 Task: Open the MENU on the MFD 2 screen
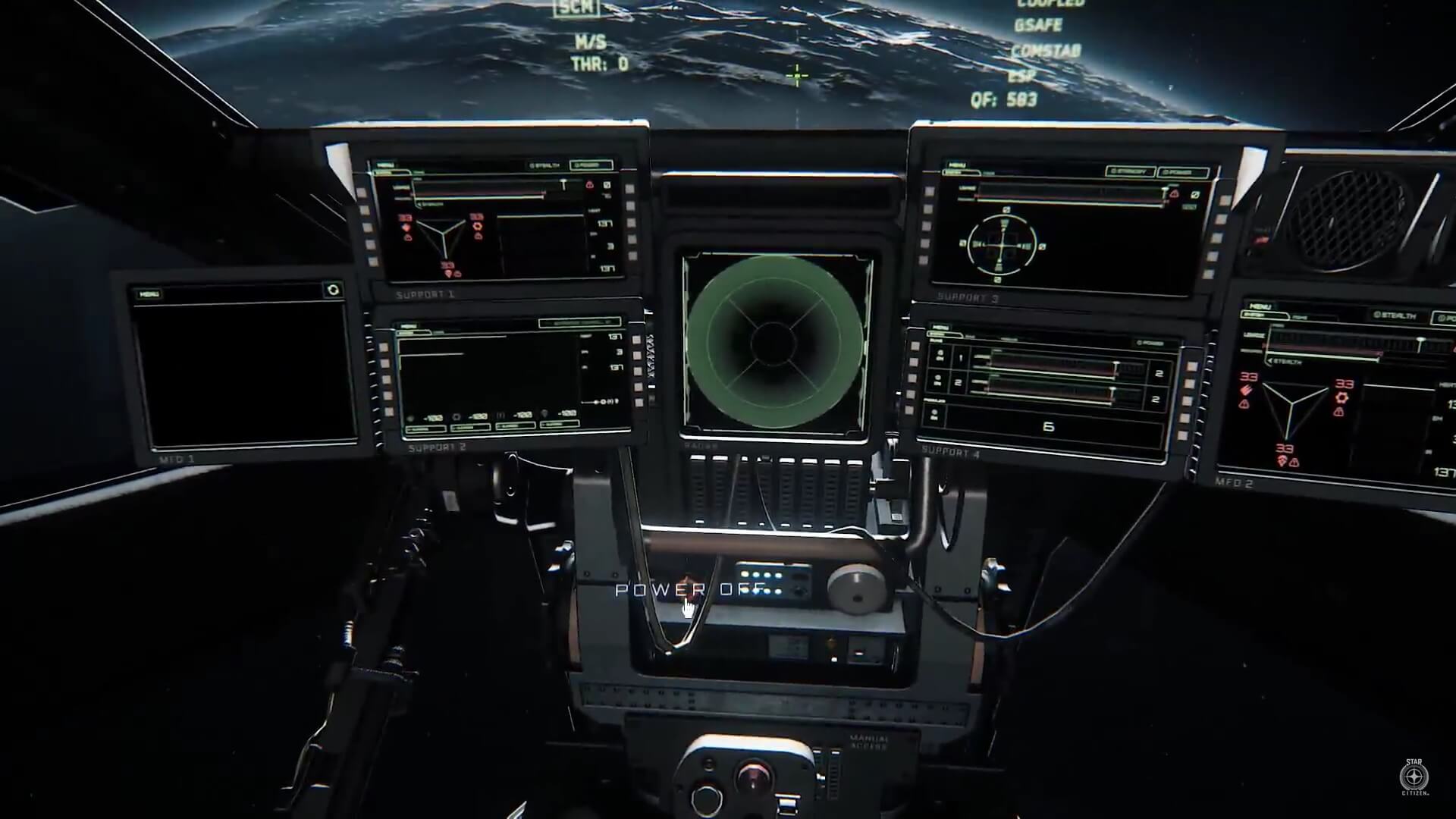[1263, 305]
